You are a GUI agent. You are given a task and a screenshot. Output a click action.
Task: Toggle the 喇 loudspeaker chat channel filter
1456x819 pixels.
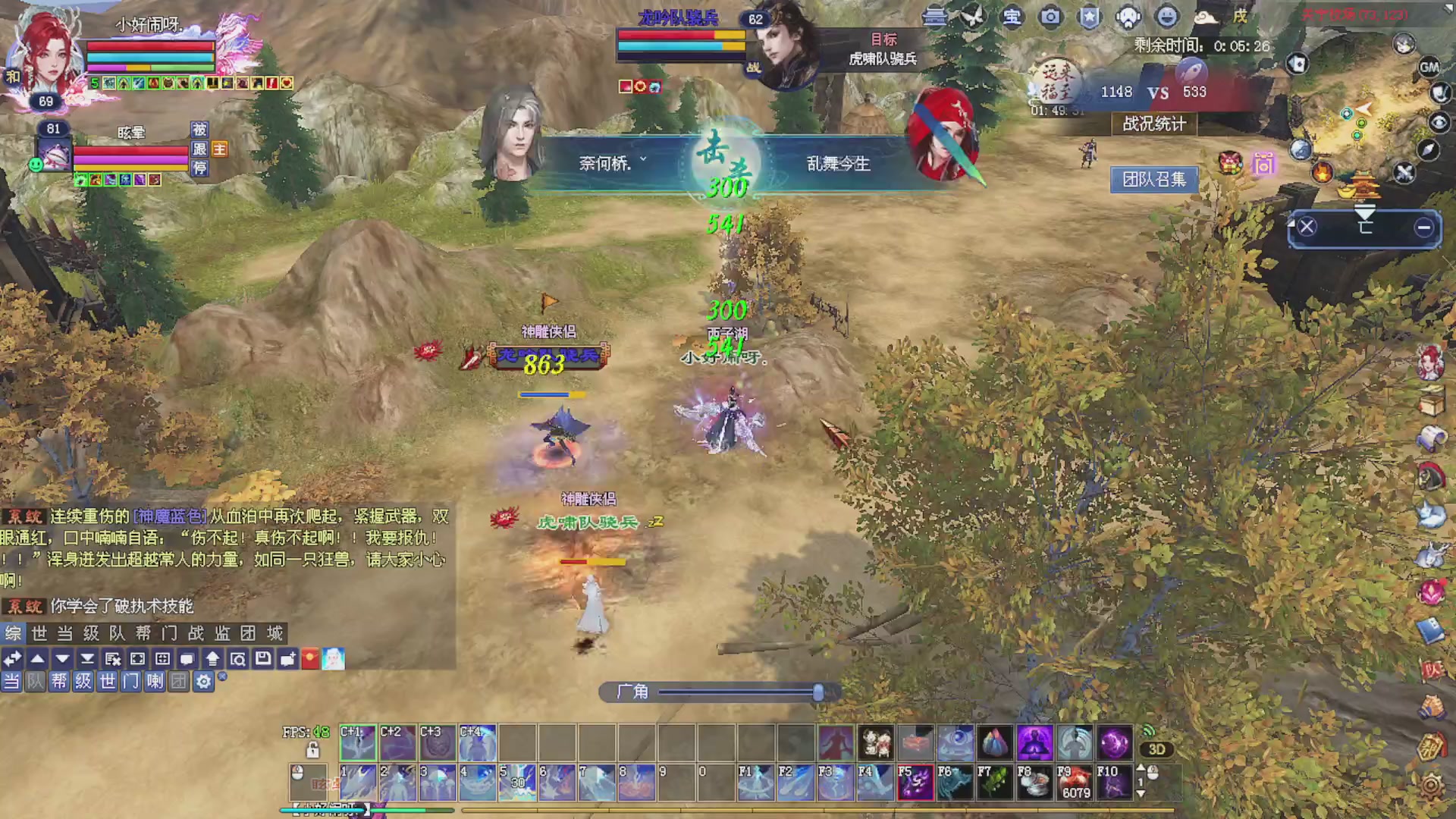point(156,682)
